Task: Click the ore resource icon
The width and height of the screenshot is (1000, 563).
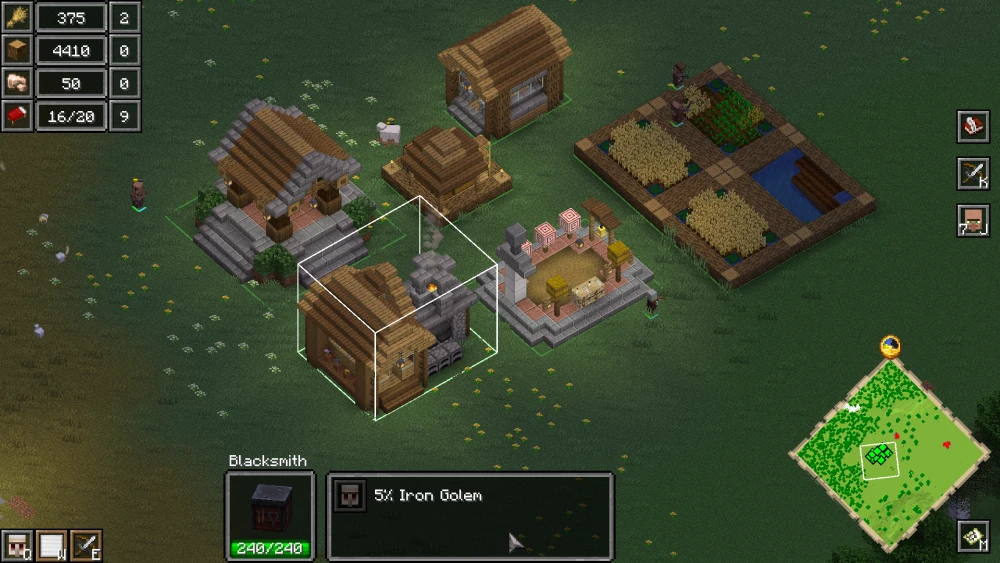Action: pyautogui.click(x=18, y=83)
